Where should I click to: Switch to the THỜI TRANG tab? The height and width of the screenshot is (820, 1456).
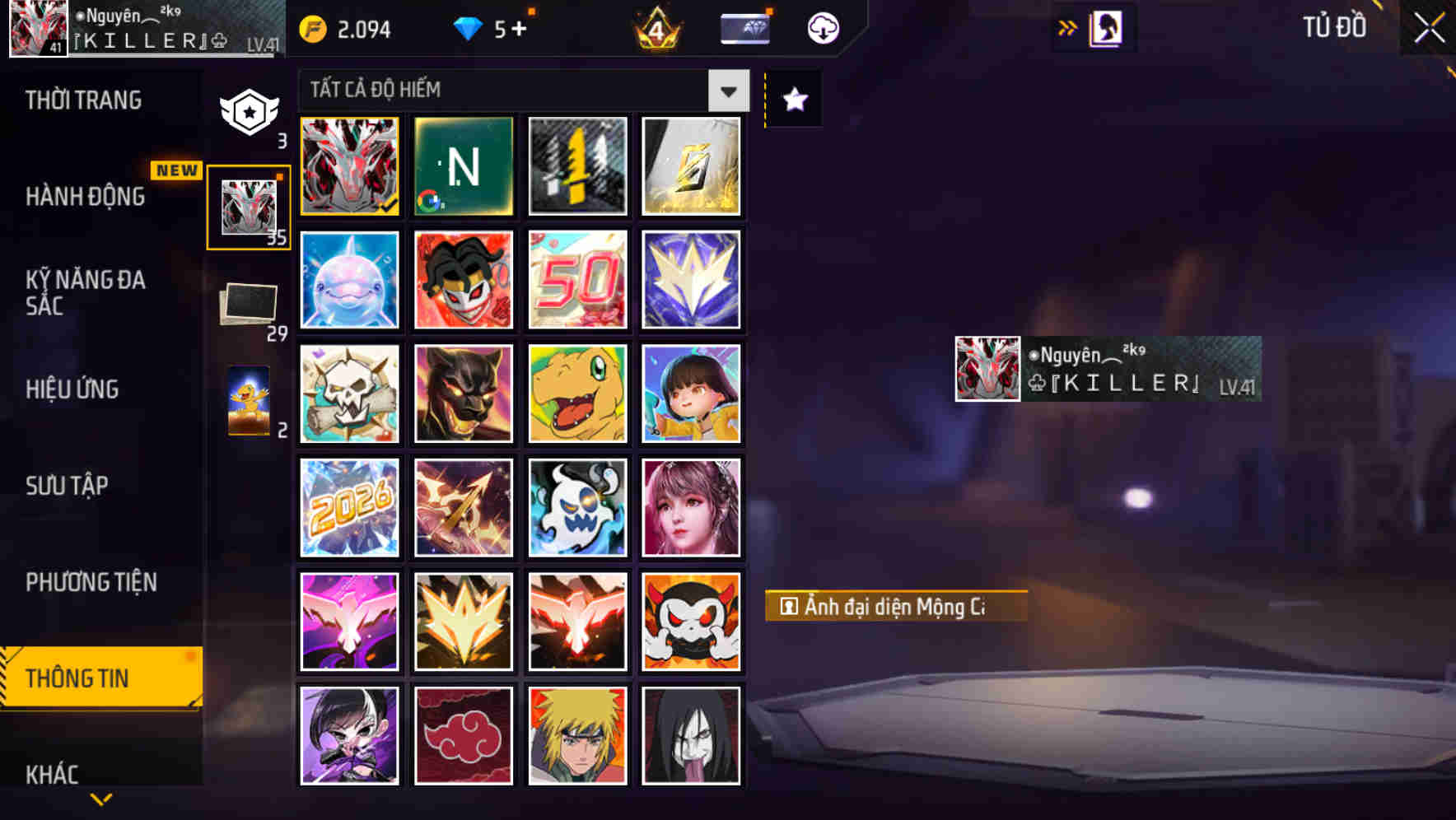coord(85,100)
